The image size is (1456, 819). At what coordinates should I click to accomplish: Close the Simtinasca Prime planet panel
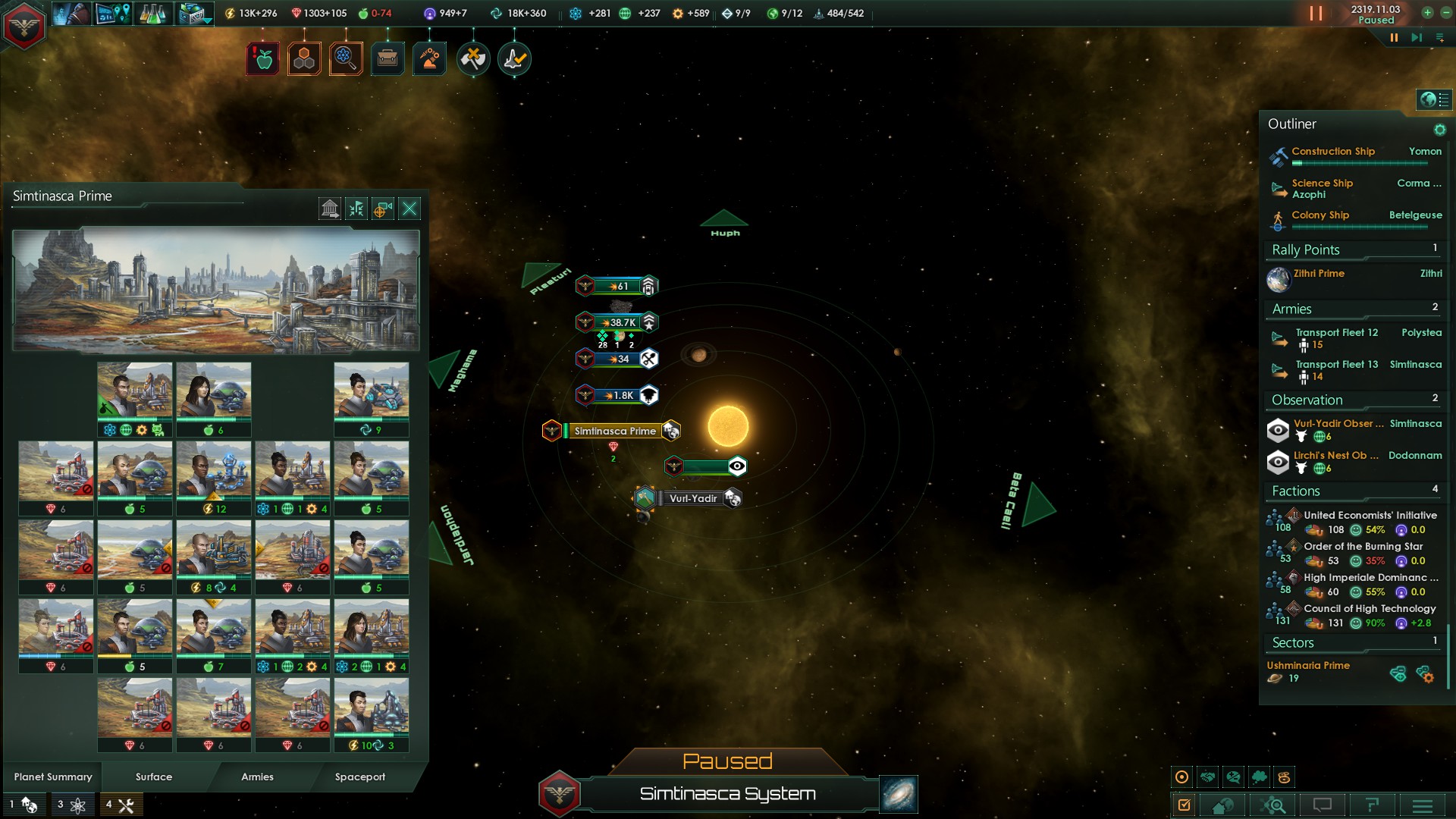(409, 209)
